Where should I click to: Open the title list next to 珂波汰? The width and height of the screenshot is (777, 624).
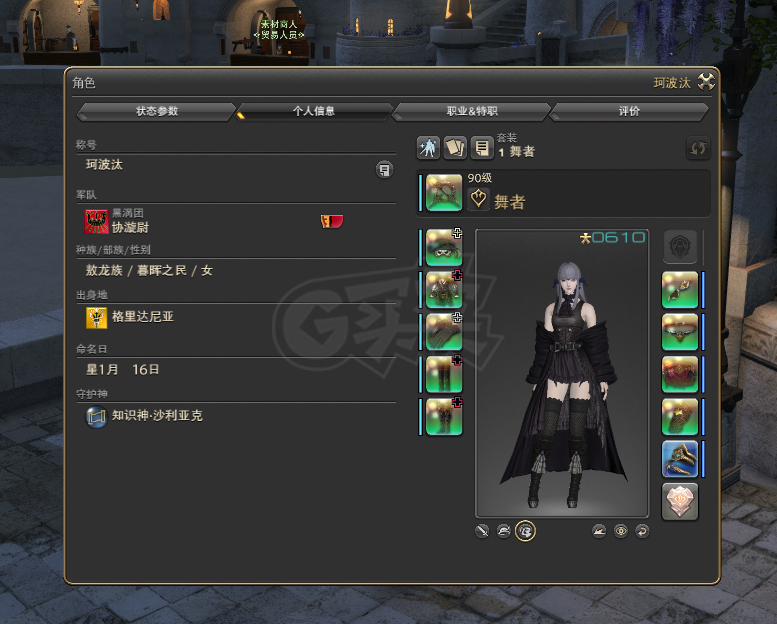click(x=384, y=169)
